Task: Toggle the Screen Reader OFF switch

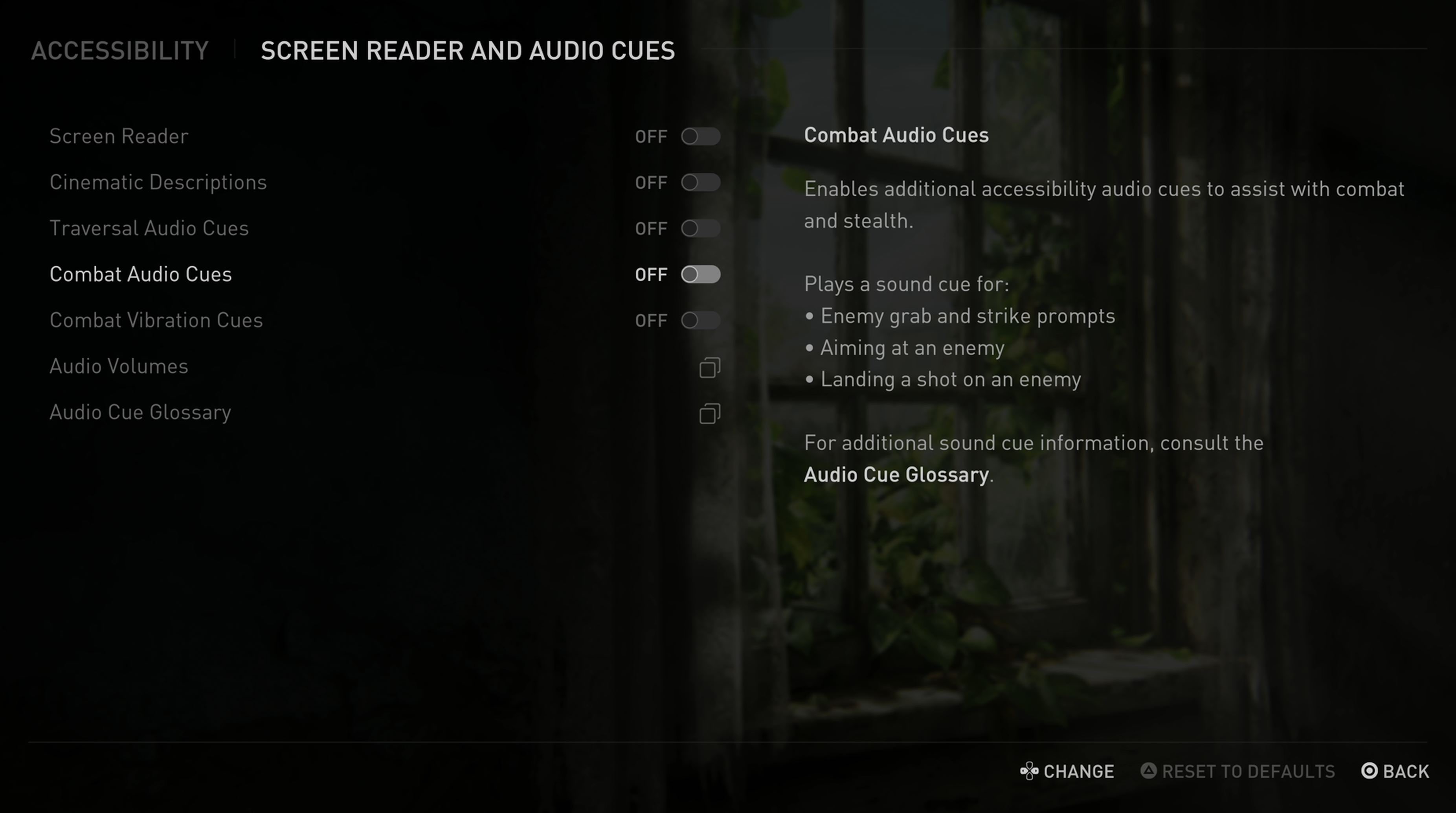Action: tap(701, 136)
